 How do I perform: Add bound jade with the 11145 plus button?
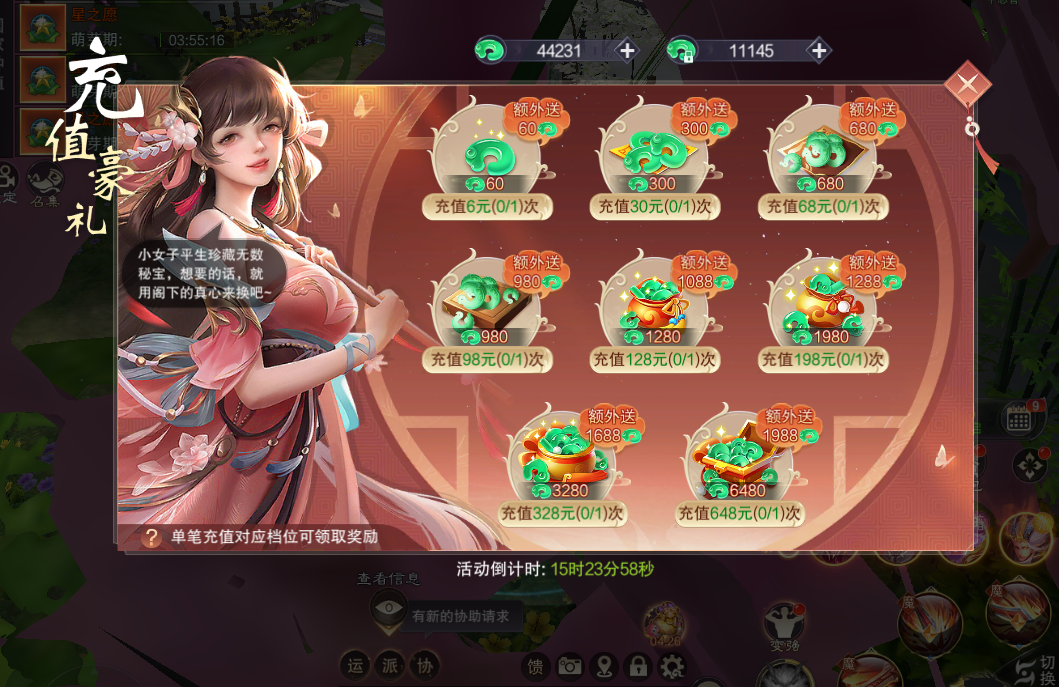click(818, 51)
